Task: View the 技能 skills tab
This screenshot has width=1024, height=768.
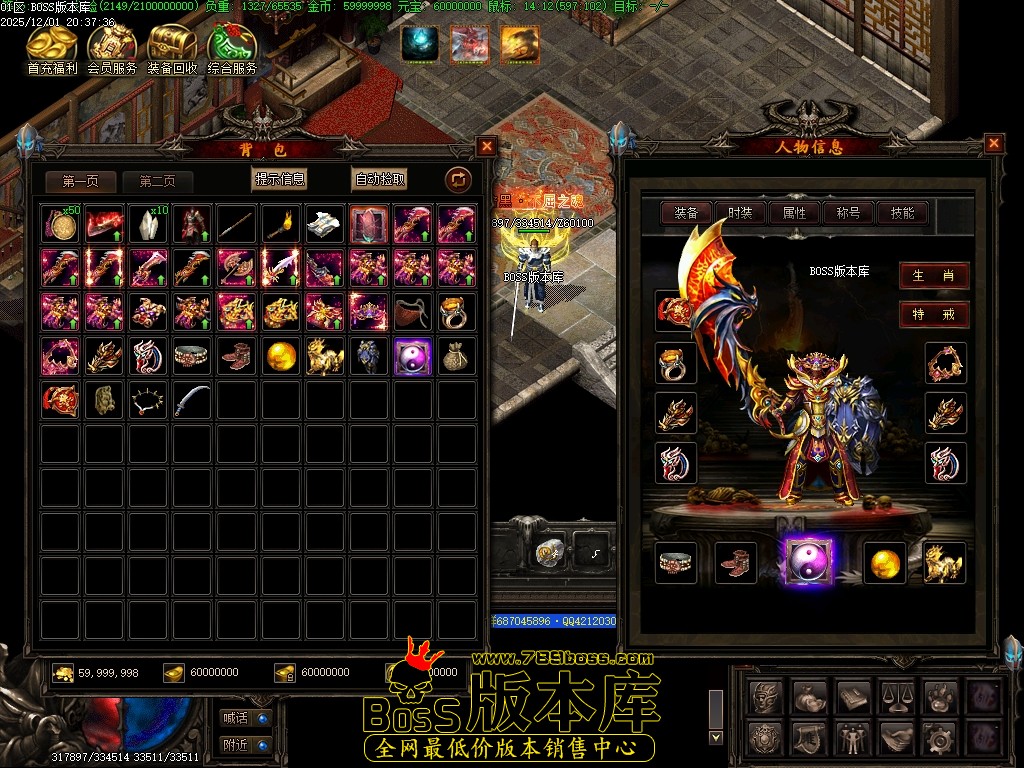Action: (902, 212)
